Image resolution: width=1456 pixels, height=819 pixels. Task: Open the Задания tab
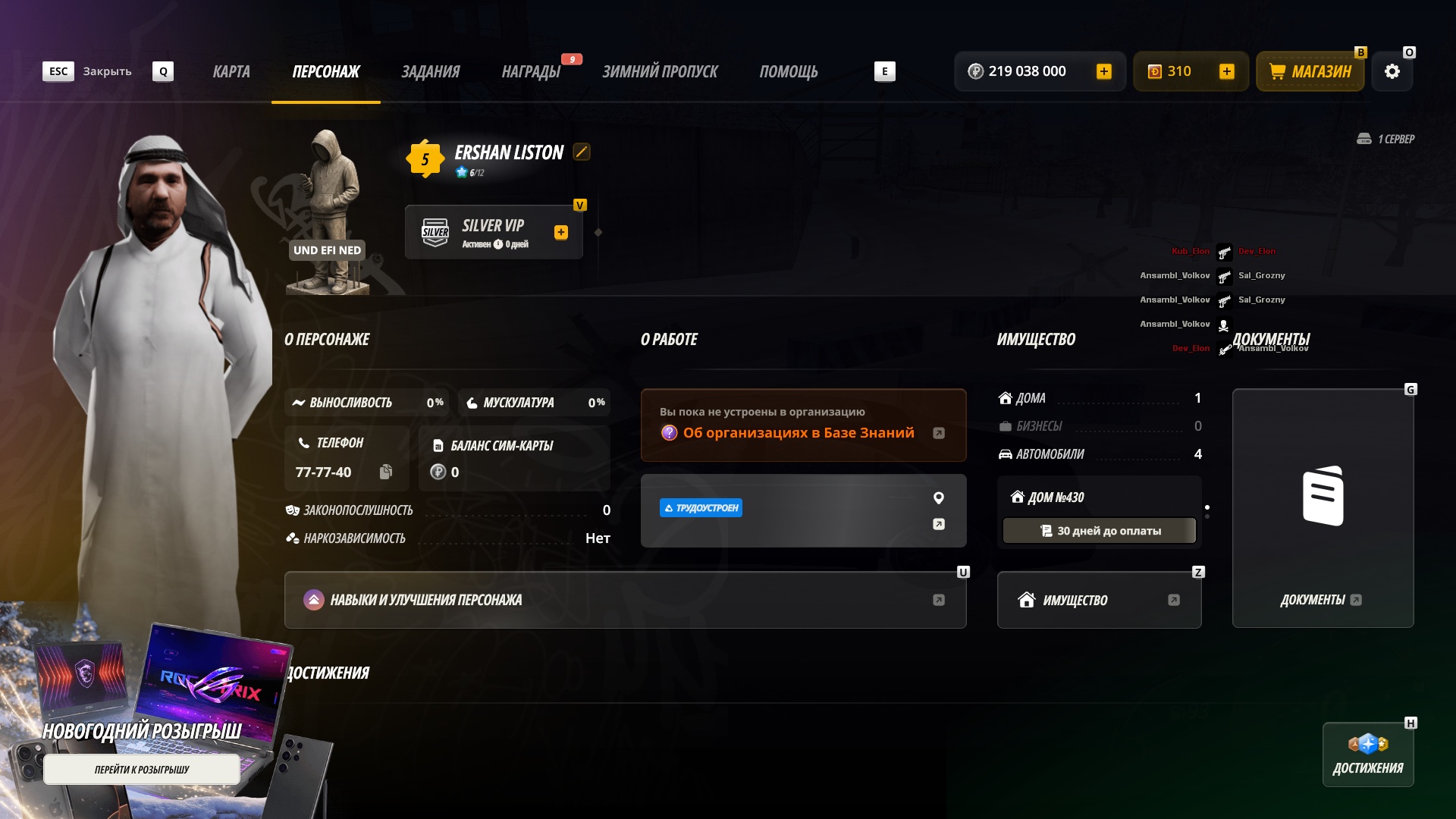pos(430,71)
